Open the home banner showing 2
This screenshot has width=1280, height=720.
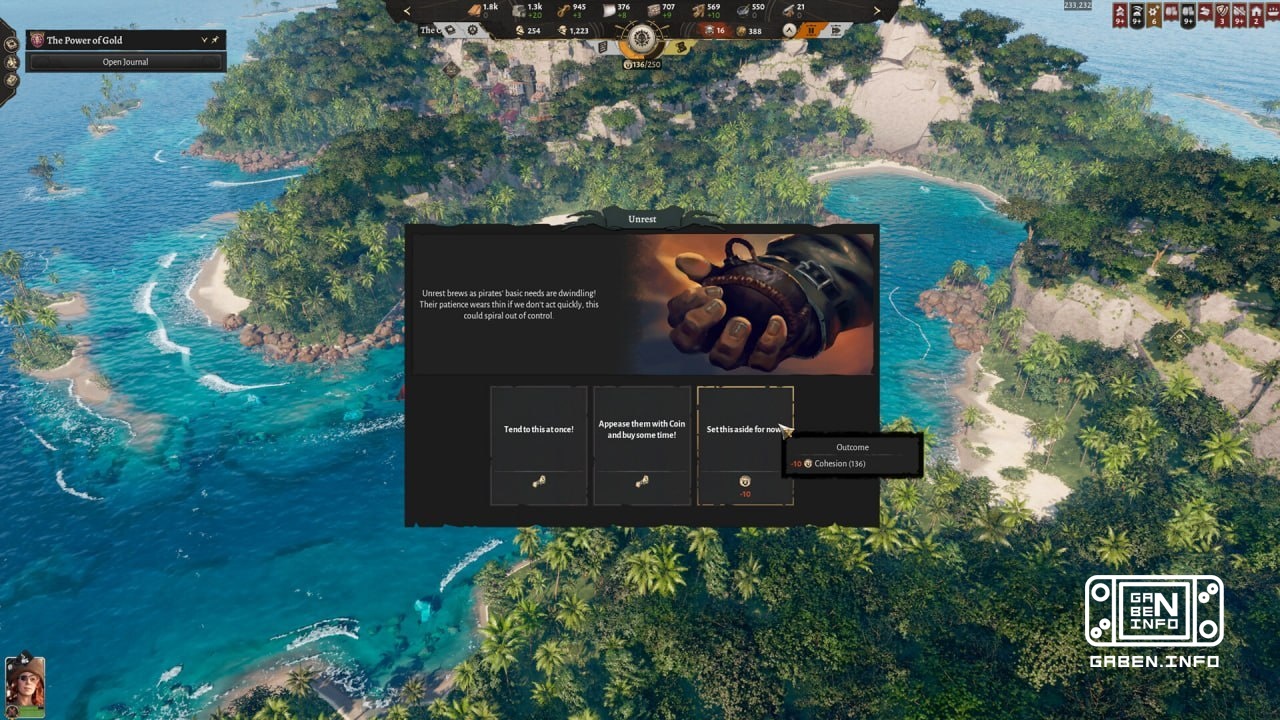tap(1256, 13)
